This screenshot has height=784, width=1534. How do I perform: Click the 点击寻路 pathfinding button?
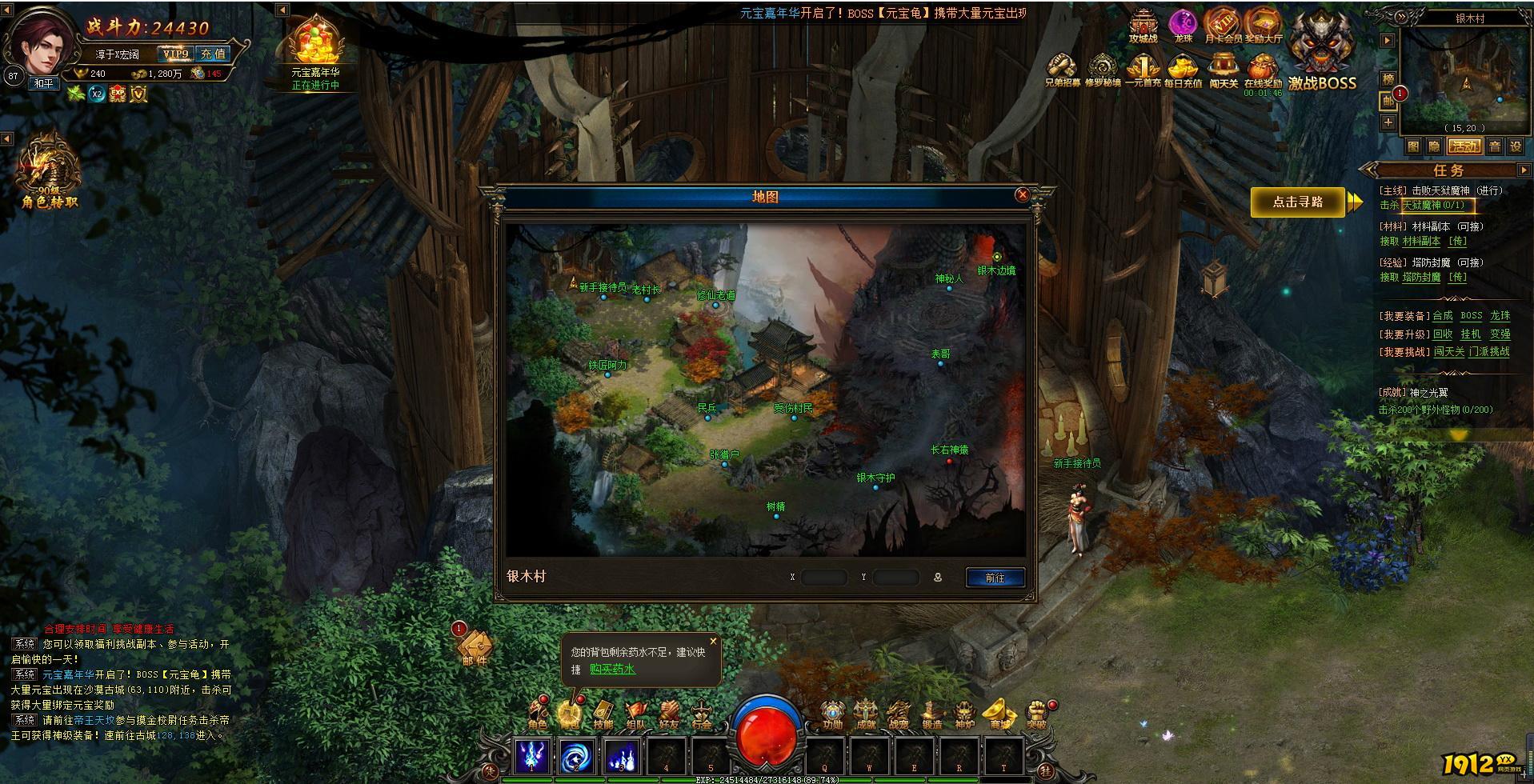coord(1298,202)
